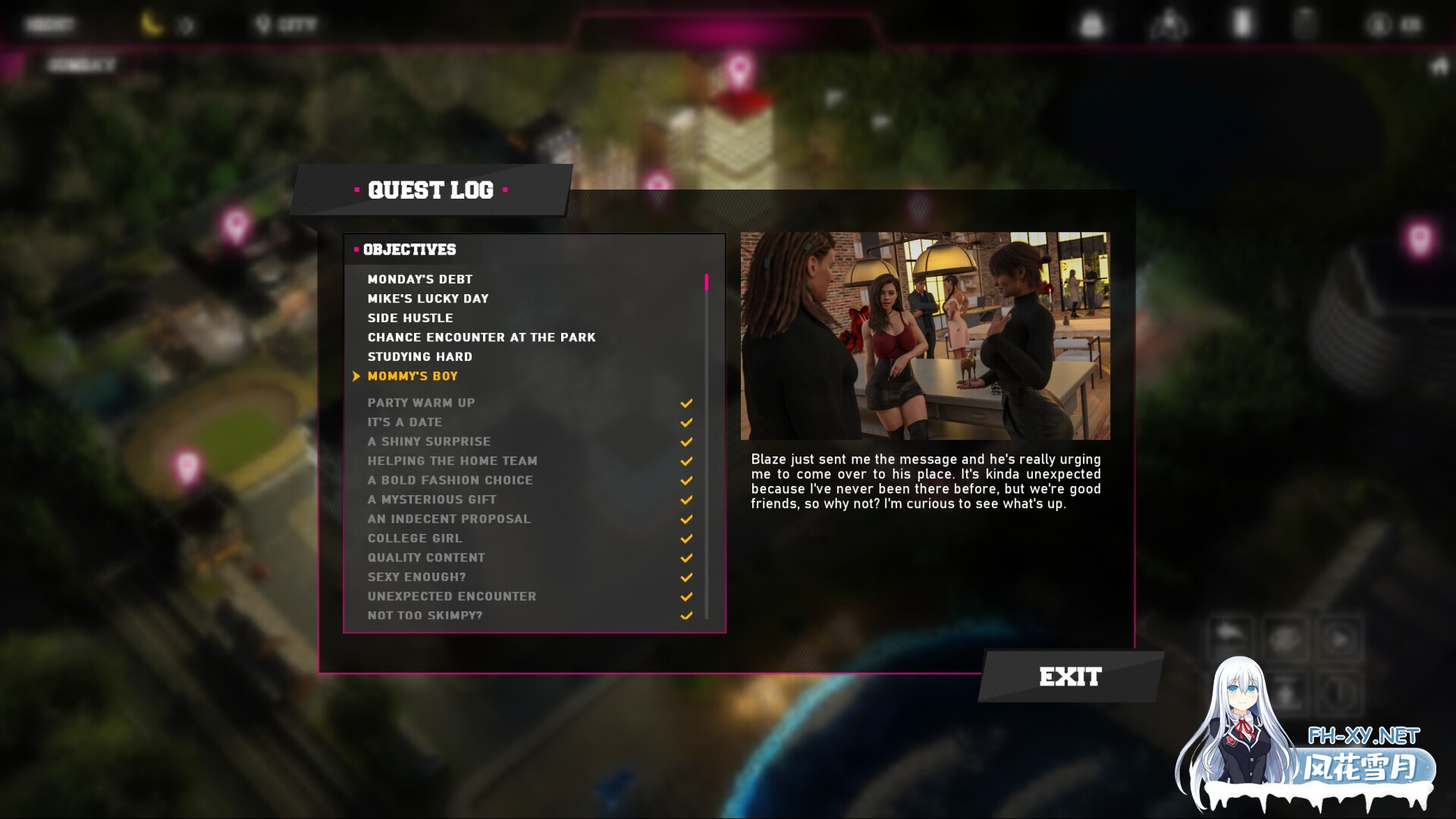
Task: Click the checkmark next to Party Warm Up
Action: click(686, 403)
